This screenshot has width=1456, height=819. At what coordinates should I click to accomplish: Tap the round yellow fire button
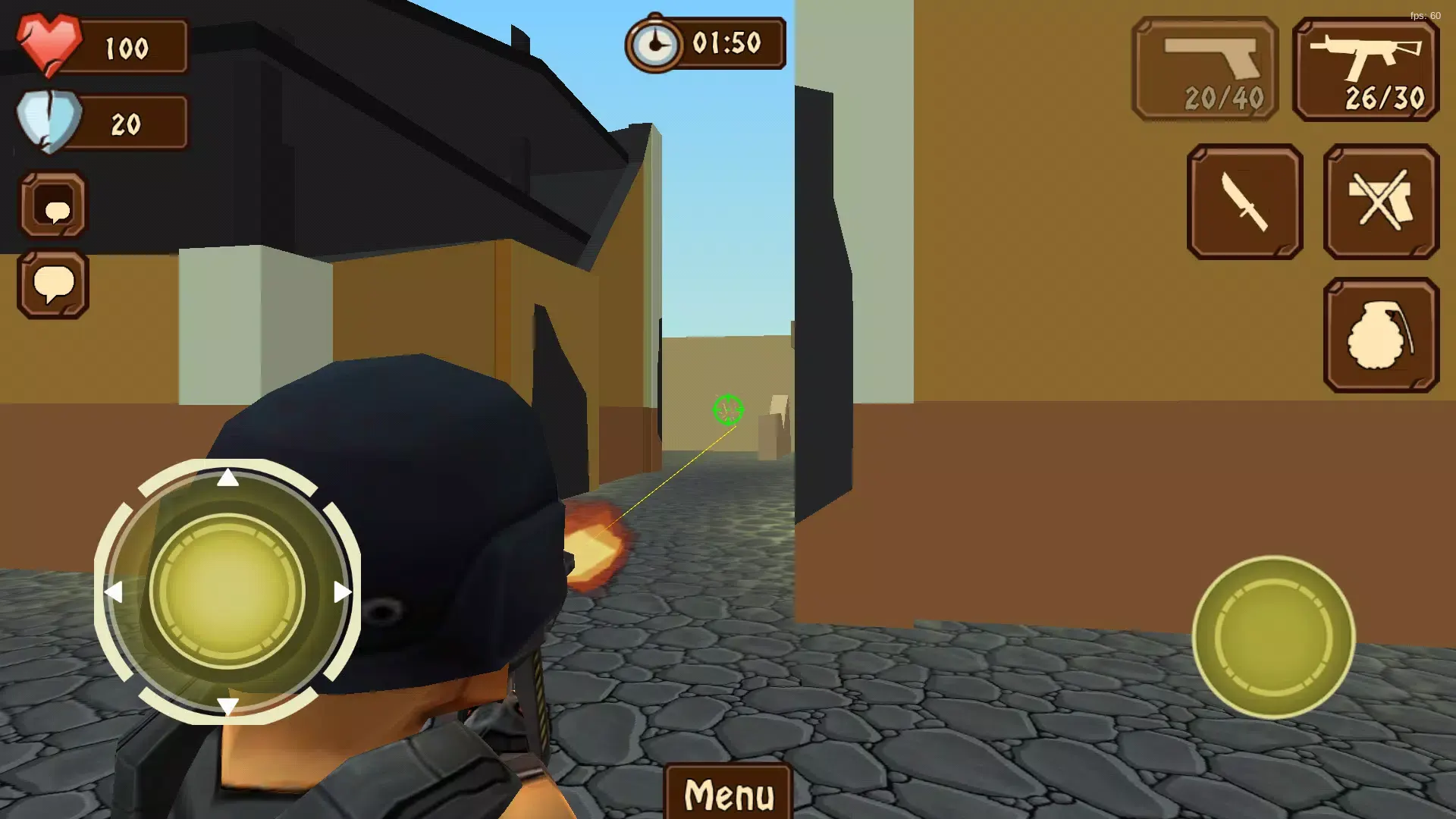tap(1273, 637)
